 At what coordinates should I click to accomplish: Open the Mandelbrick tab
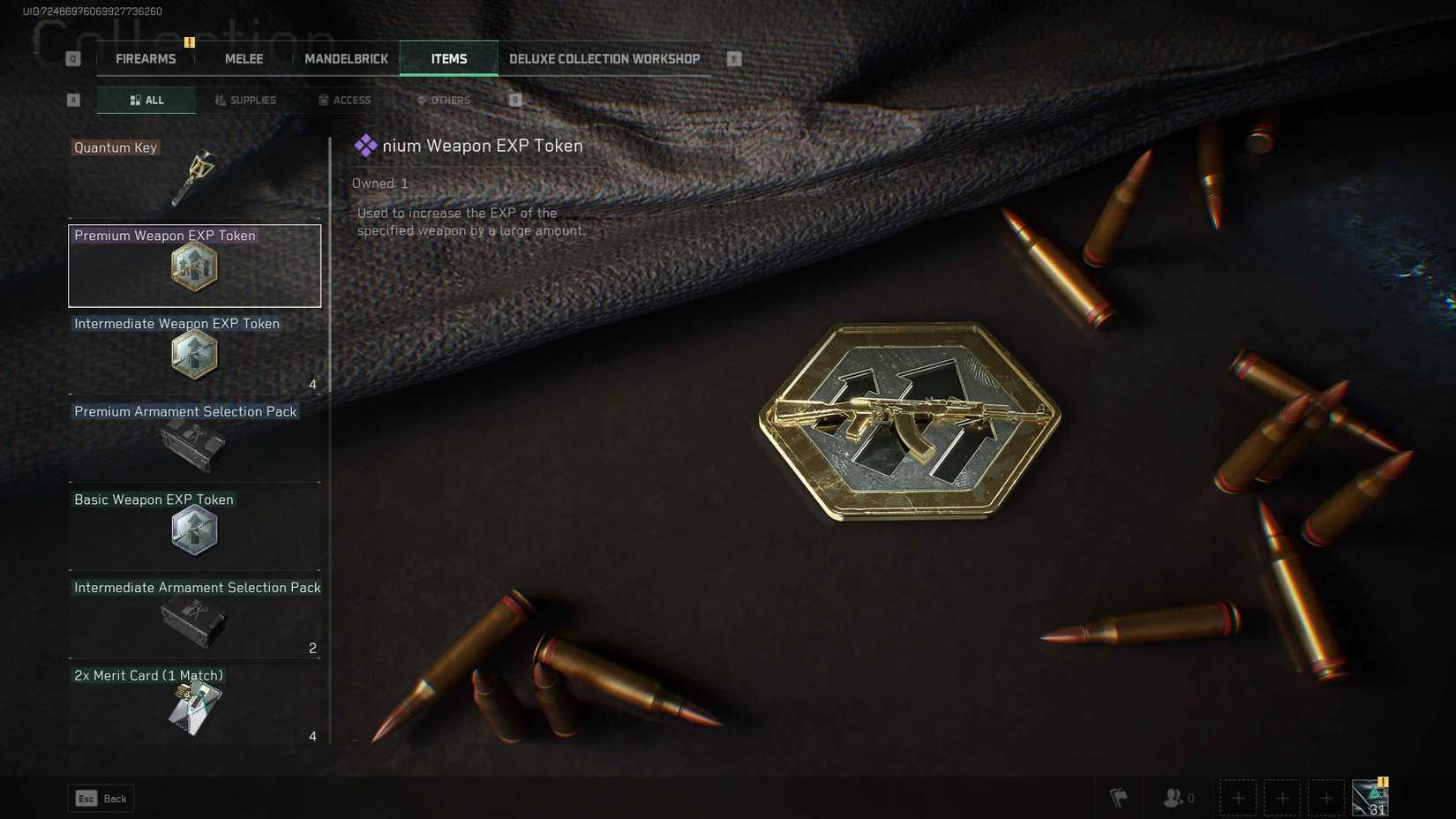point(347,58)
